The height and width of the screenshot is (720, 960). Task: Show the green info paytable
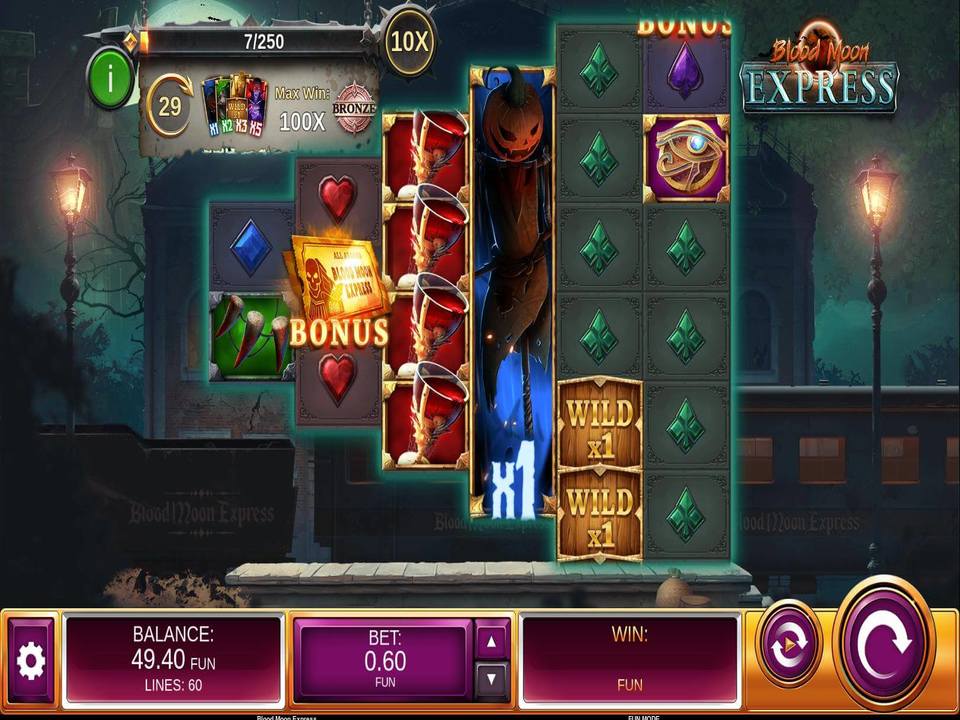point(110,76)
